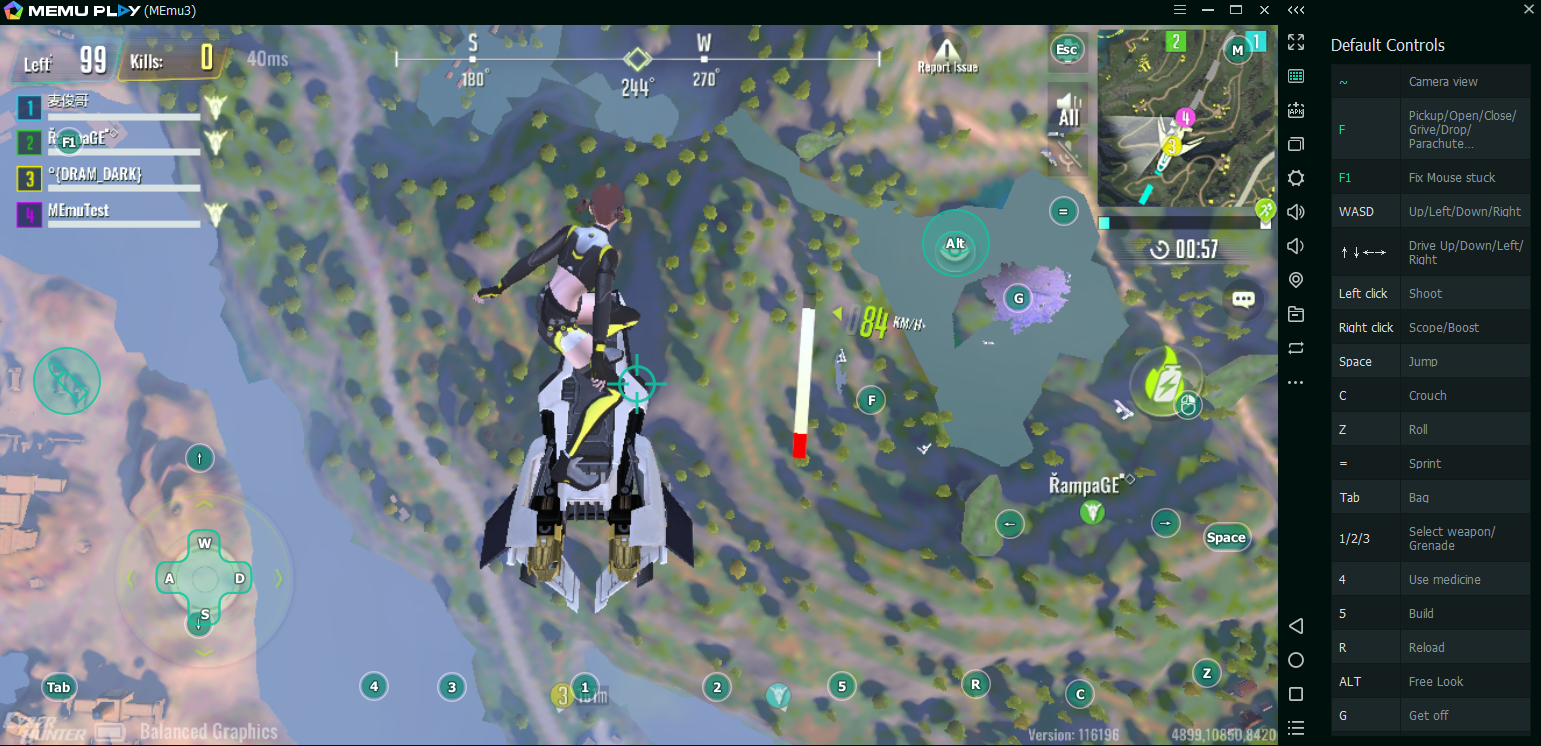Collapse the MEmu hamburger menu
This screenshot has height=746, width=1541.
click(x=1179, y=10)
